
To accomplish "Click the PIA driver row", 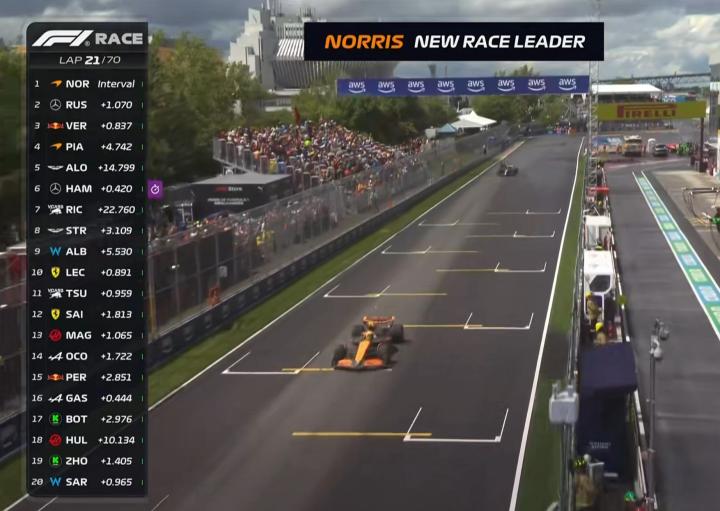I will (x=87, y=146).
